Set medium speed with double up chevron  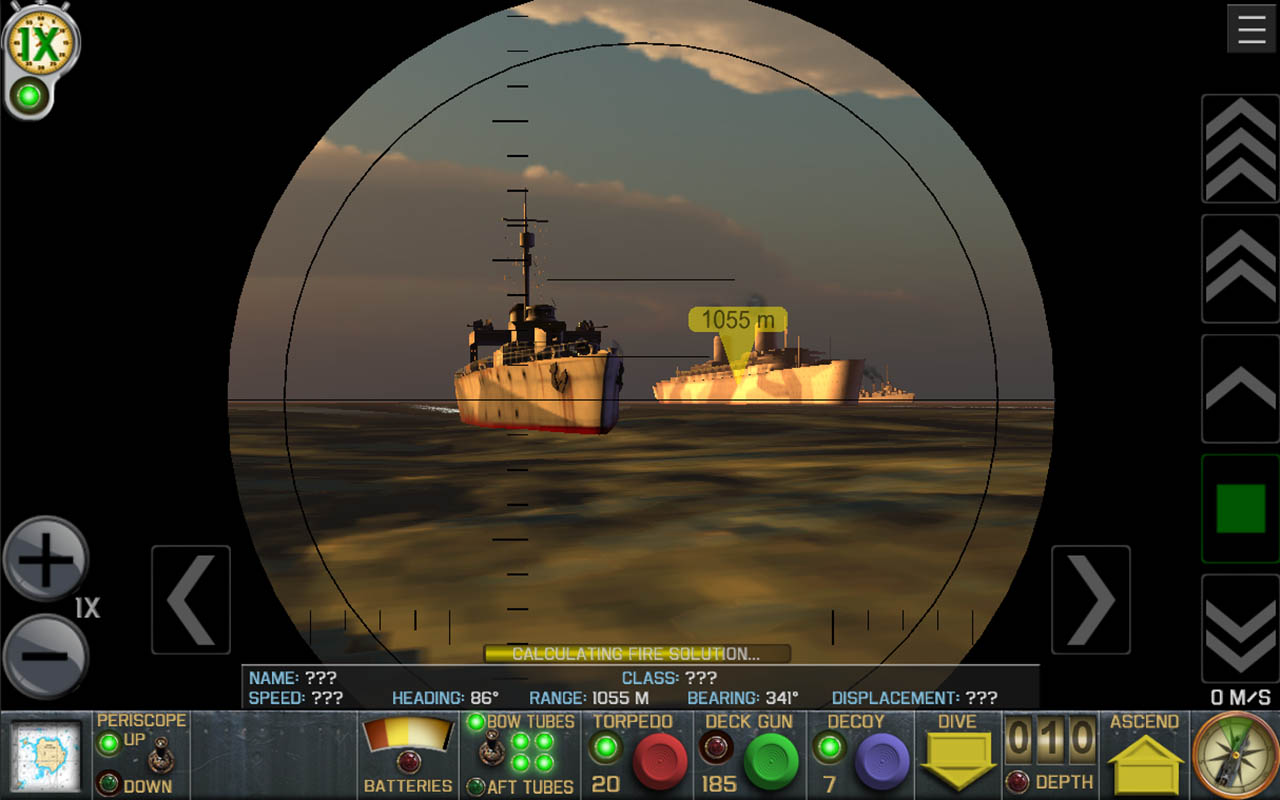click(1240, 268)
